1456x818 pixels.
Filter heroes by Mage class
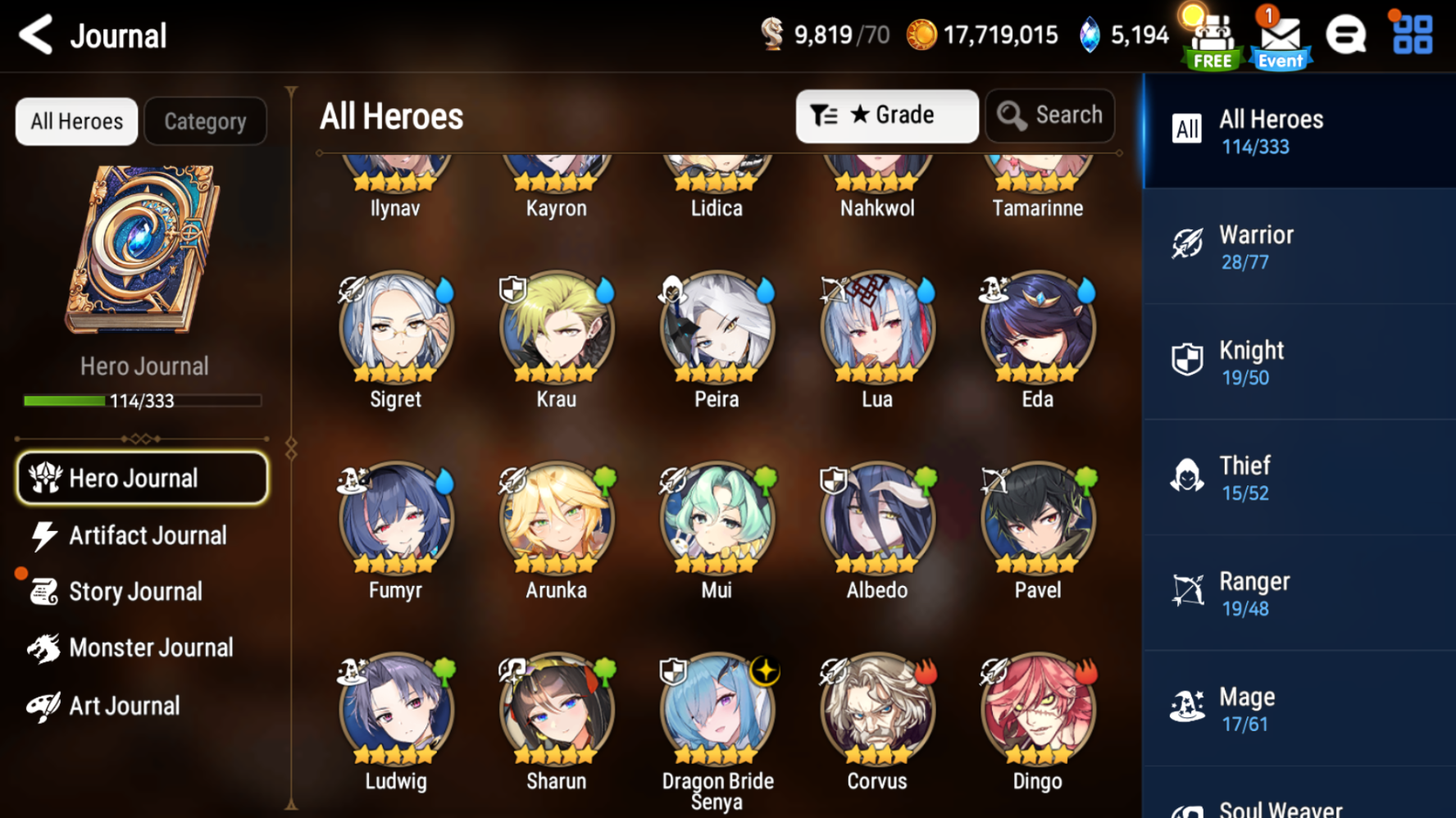(x=1298, y=707)
